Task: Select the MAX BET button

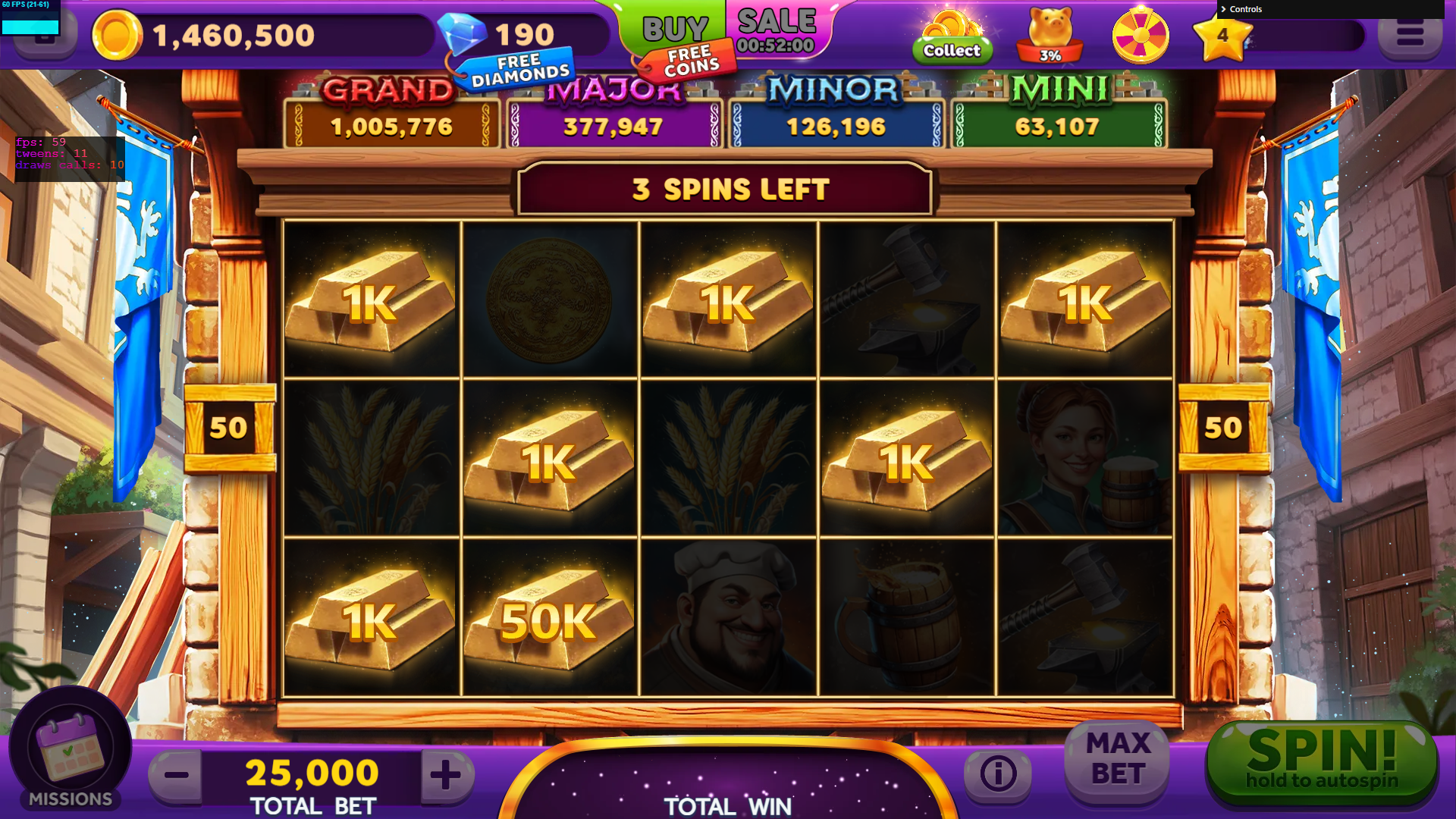Action: 1118,758
